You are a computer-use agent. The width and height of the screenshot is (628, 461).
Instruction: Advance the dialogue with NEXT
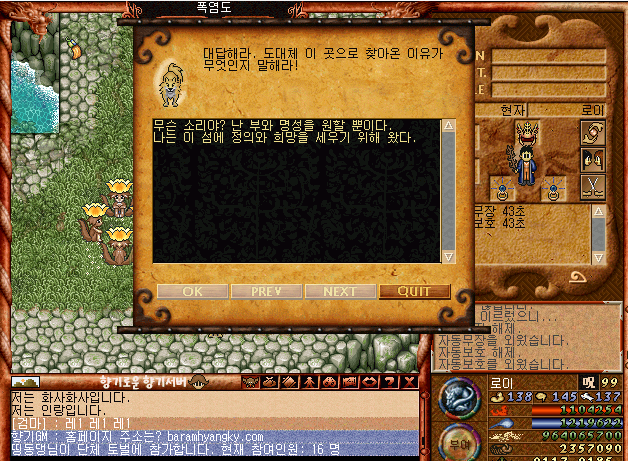click(x=340, y=292)
